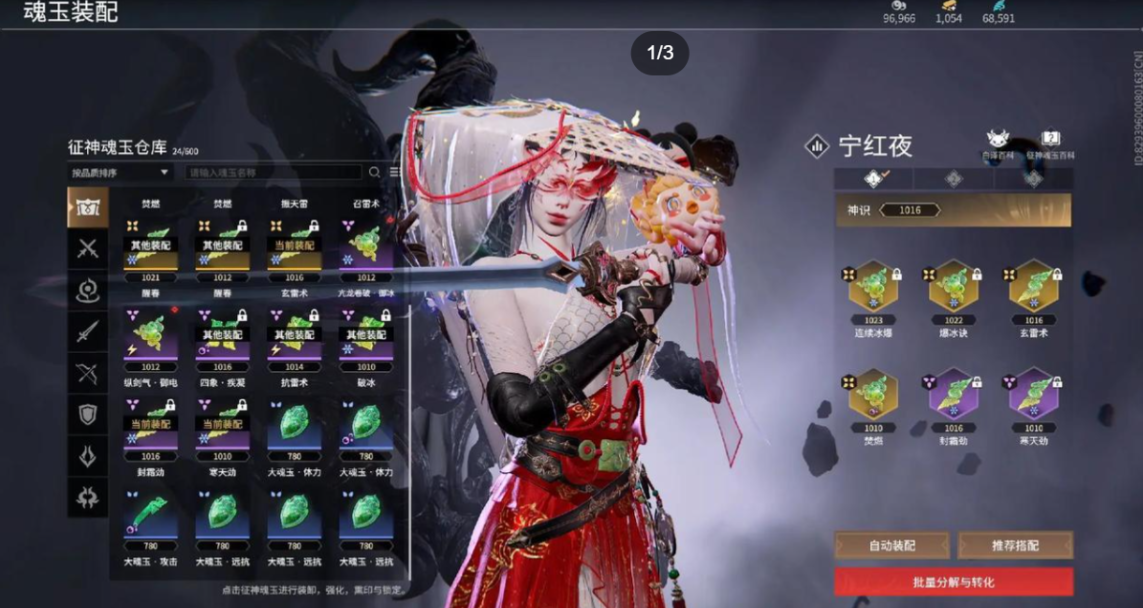Open the stats chart icon beside 宁红夜
The width and height of the screenshot is (1143, 608).
pyautogui.click(x=817, y=147)
